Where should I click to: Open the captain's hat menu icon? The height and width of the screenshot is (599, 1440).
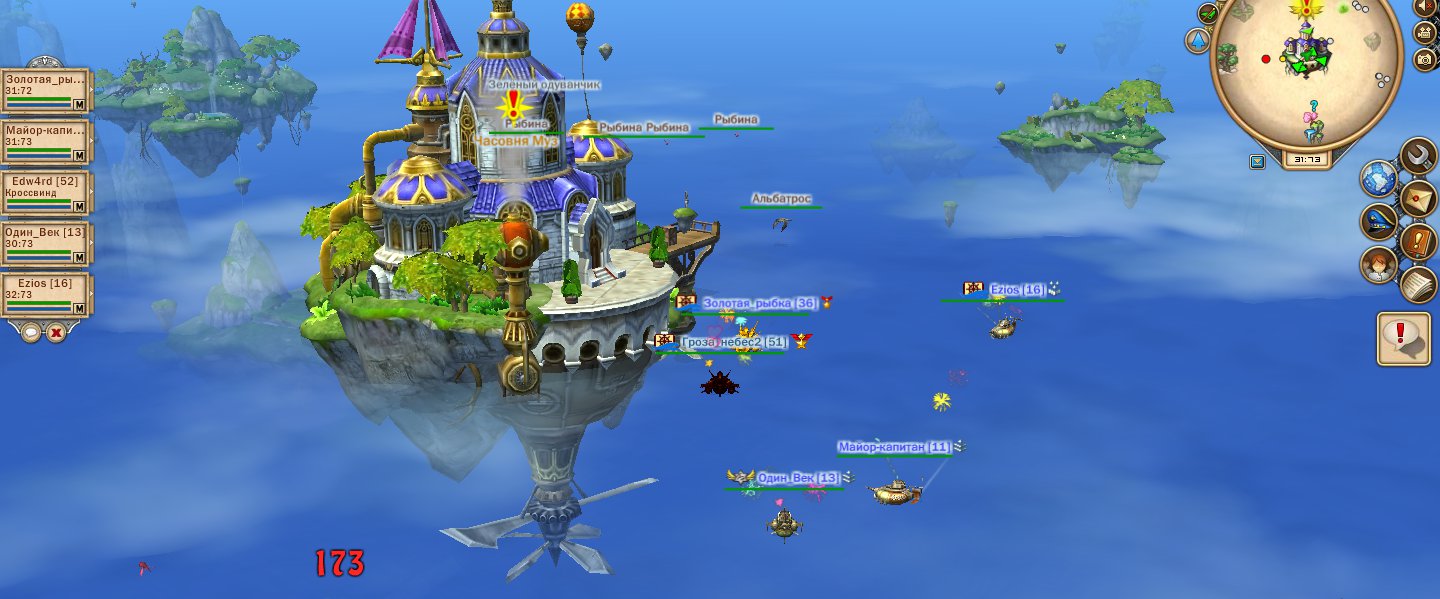pyautogui.click(x=1379, y=222)
